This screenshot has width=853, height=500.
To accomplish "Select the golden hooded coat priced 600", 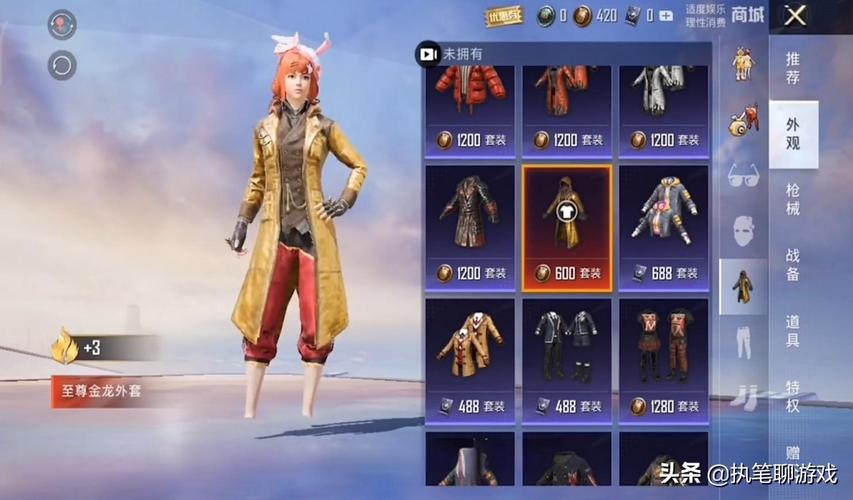I will pyautogui.click(x=566, y=228).
